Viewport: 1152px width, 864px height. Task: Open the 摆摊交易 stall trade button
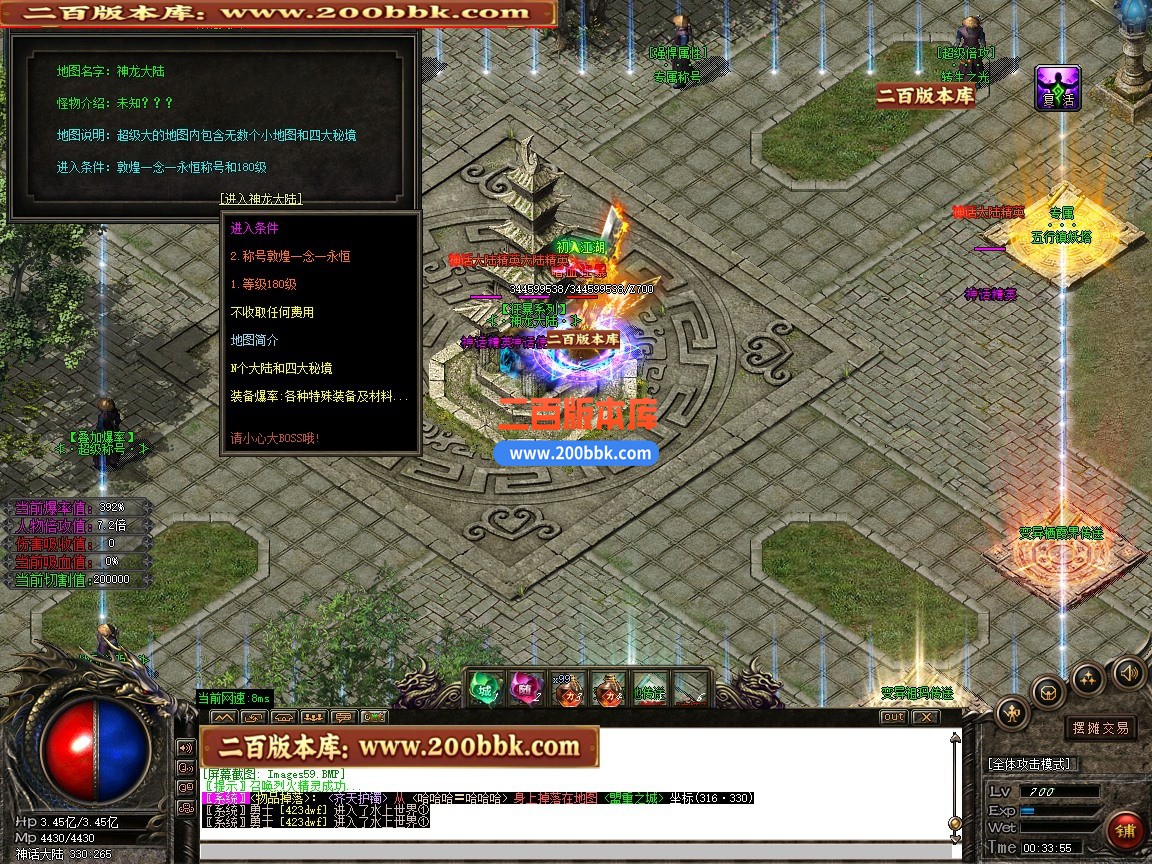coord(1100,728)
